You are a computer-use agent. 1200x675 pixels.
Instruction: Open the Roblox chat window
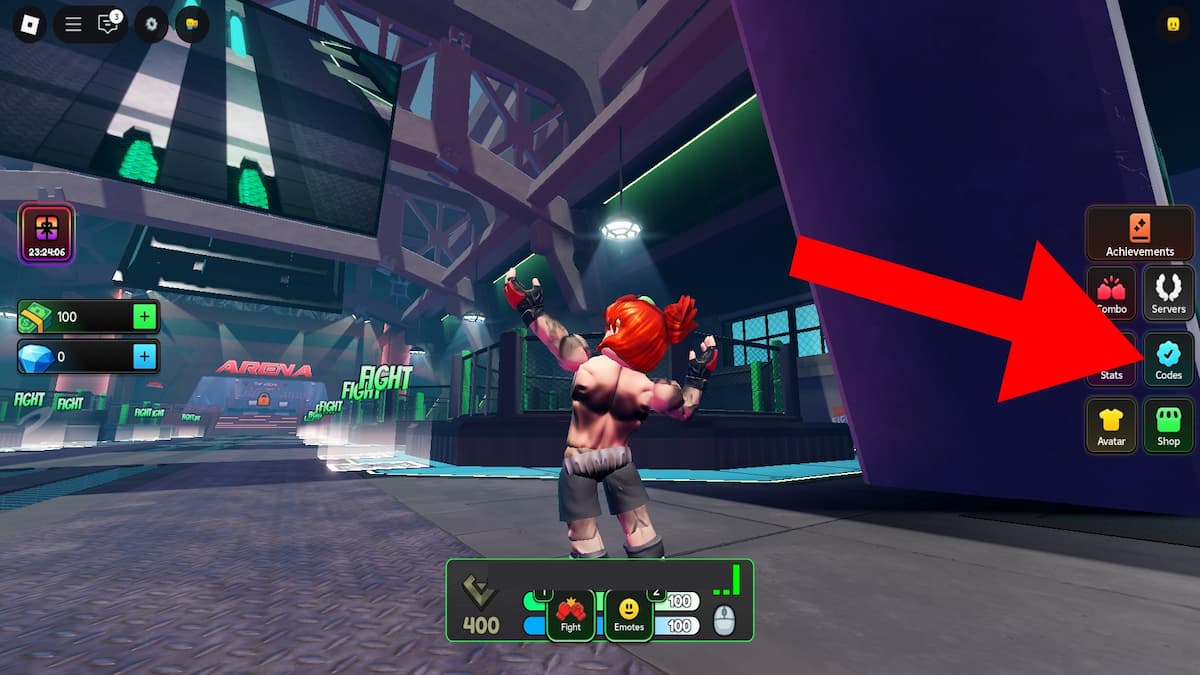[x=108, y=24]
